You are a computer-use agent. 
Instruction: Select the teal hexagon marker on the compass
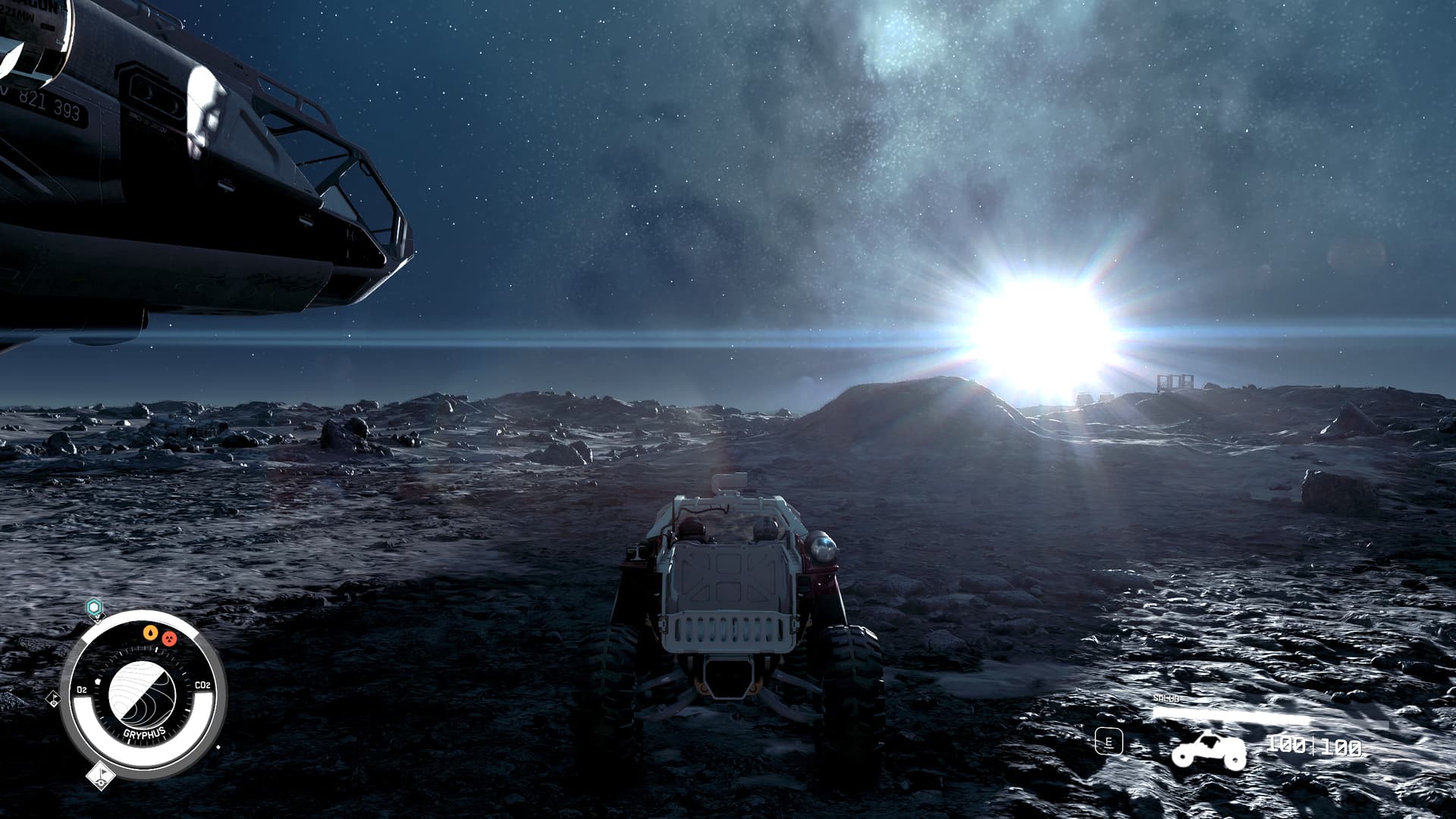click(x=93, y=607)
